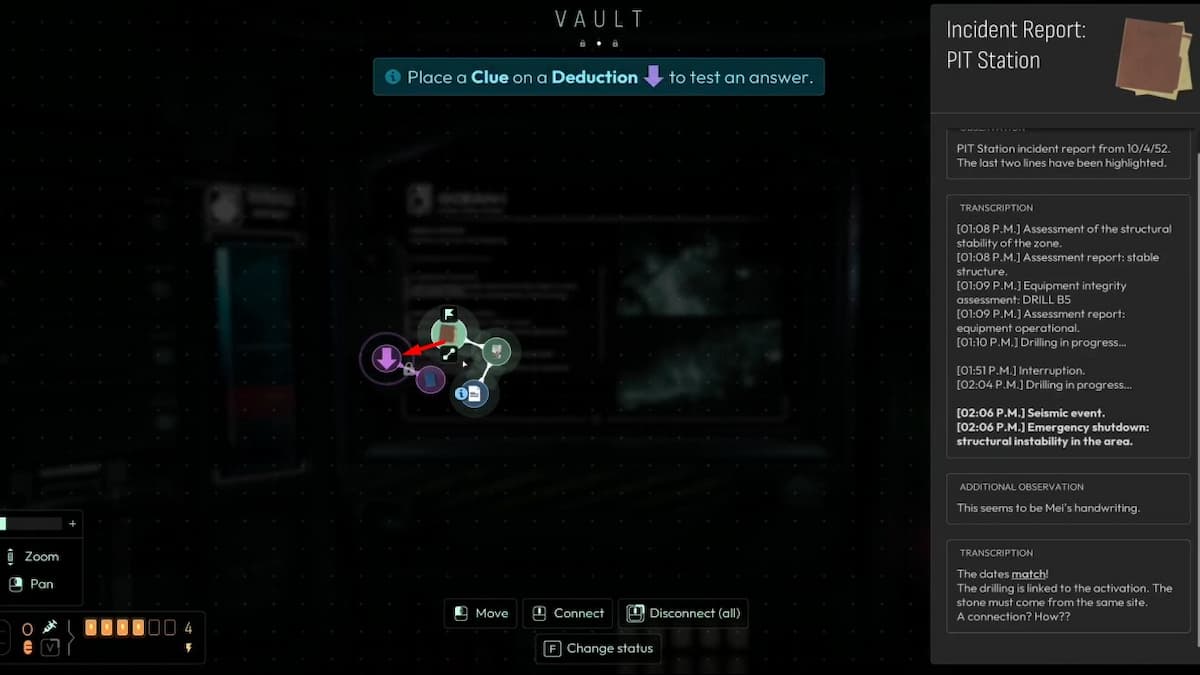Select the brown Incident Report clue node
Screen dimensions: 1200x675
coord(449,334)
